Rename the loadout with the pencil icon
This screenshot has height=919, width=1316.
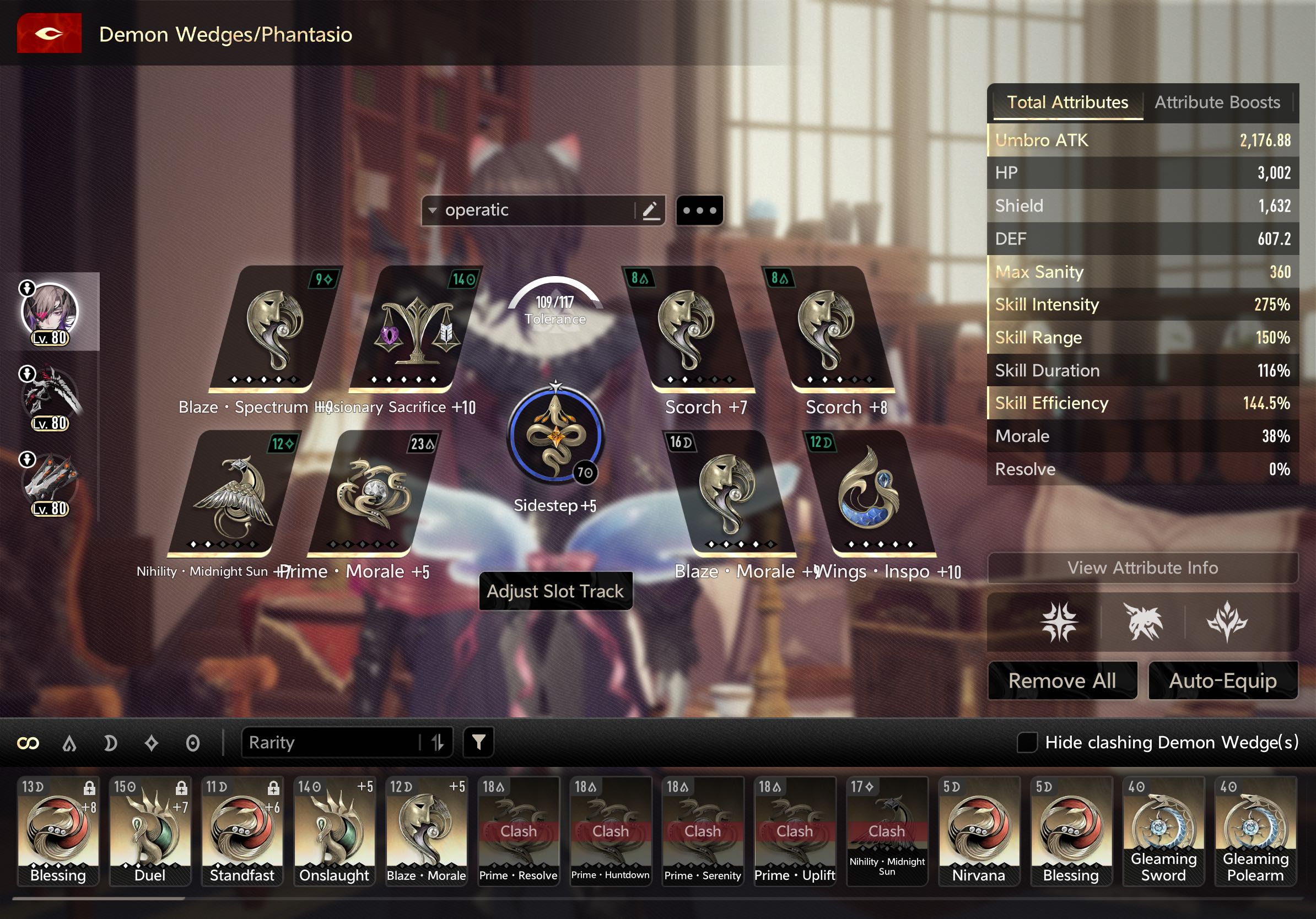tap(650, 210)
